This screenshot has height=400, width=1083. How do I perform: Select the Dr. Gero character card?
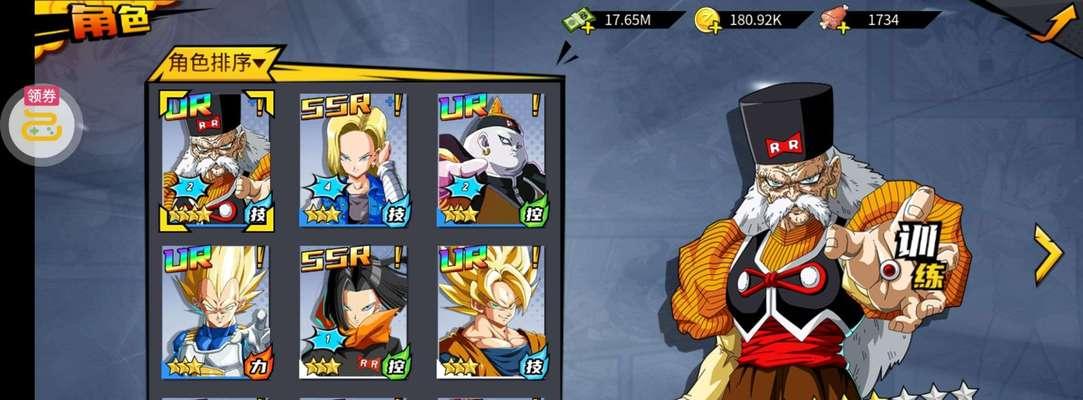click(x=215, y=160)
